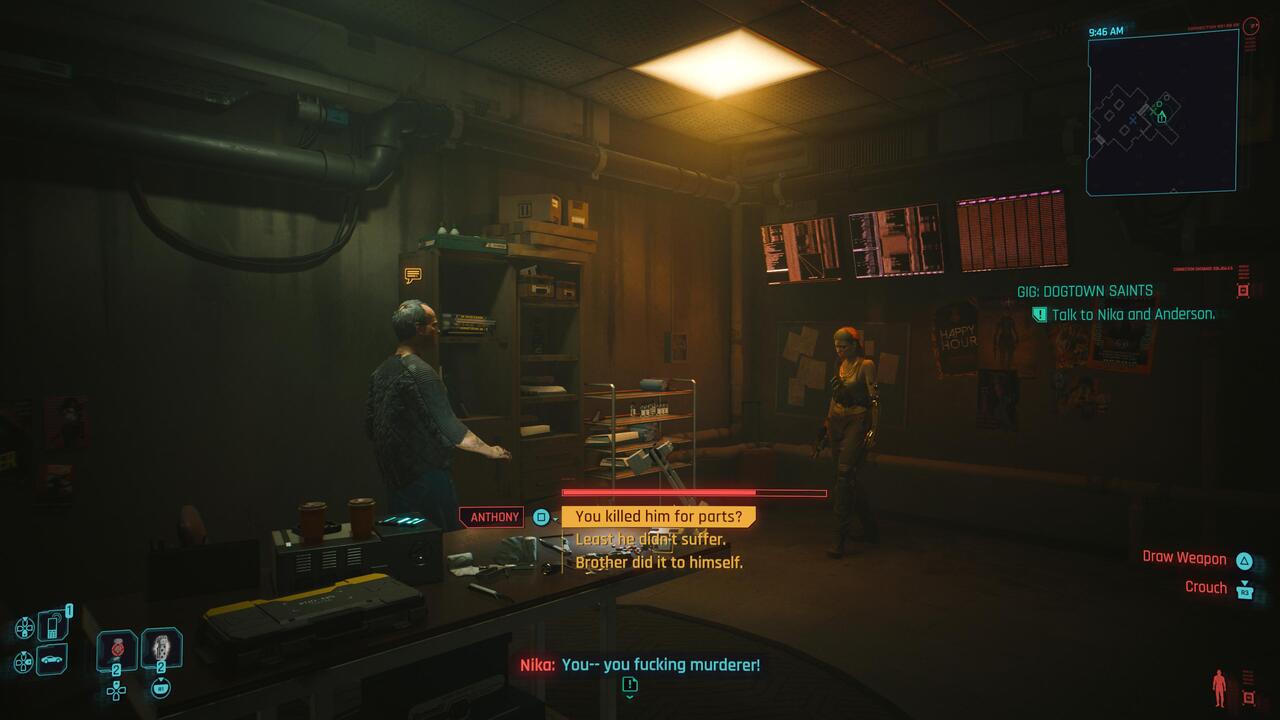Toggle Crouch via the R3 prompt
The width and height of the screenshot is (1280, 720).
point(1245,591)
